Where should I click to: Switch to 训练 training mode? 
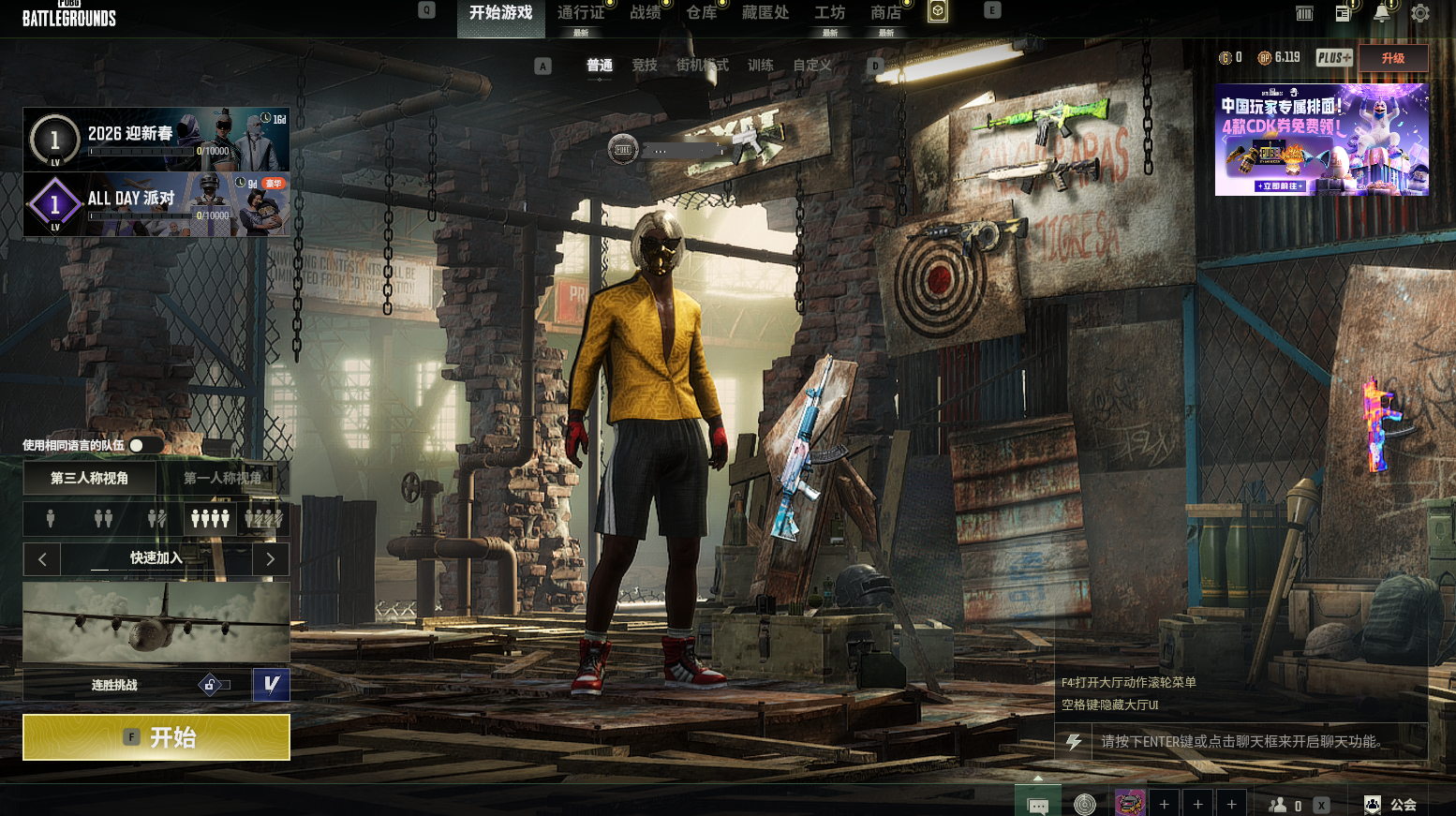pyautogui.click(x=761, y=66)
